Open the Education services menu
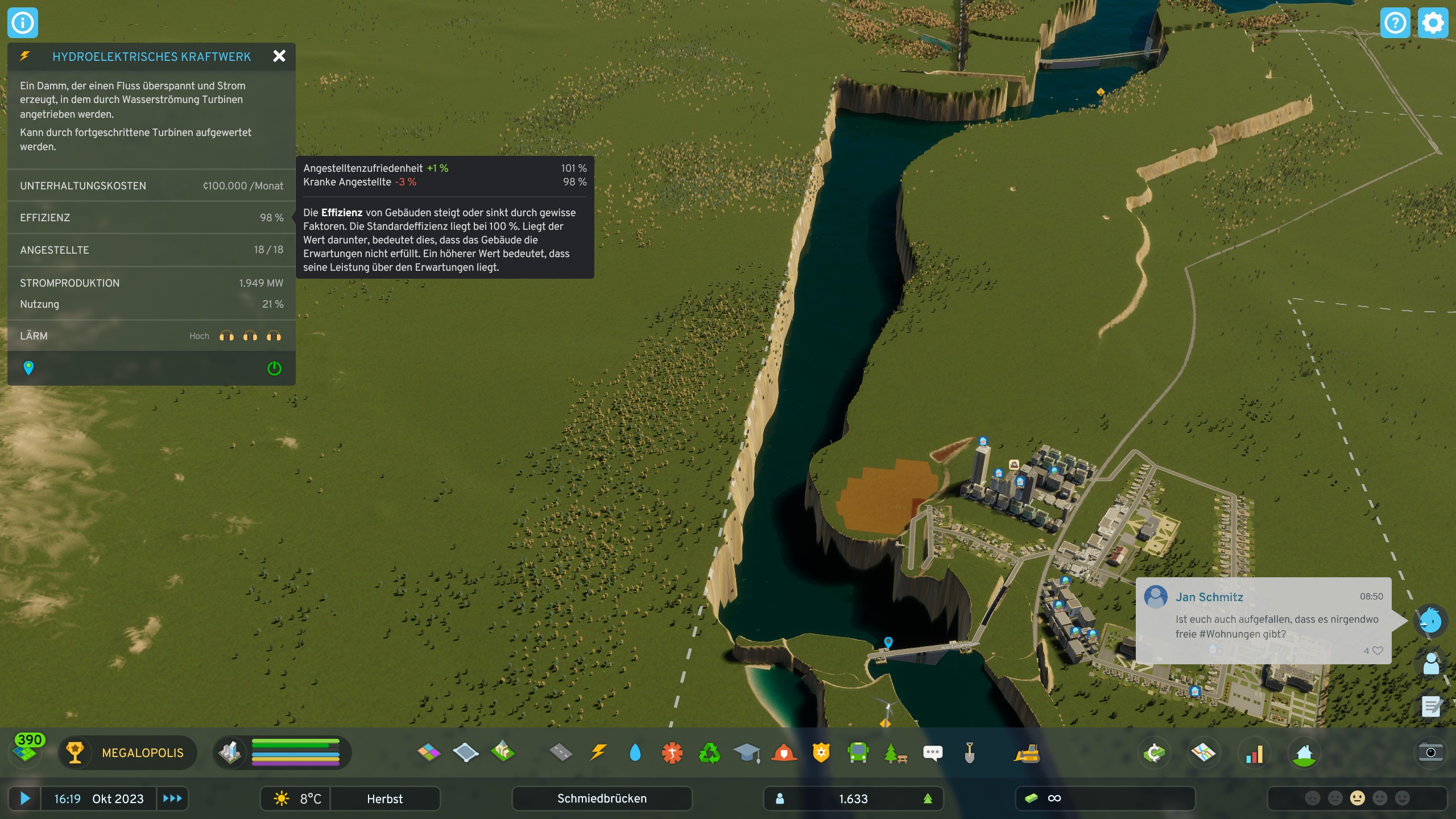1456x819 pixels. (747, 752)
